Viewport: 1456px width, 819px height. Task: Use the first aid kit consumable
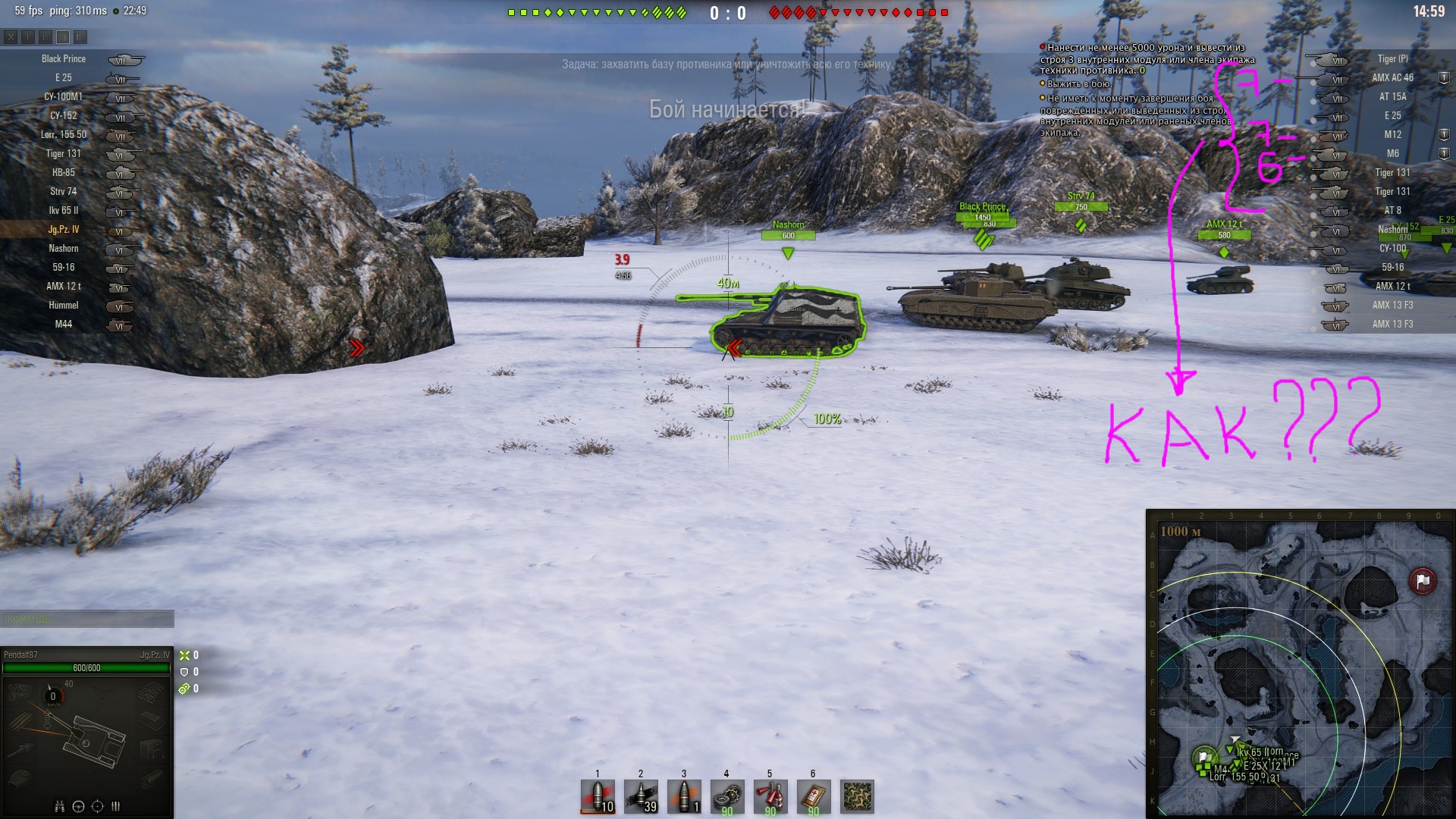coord(813,797)
